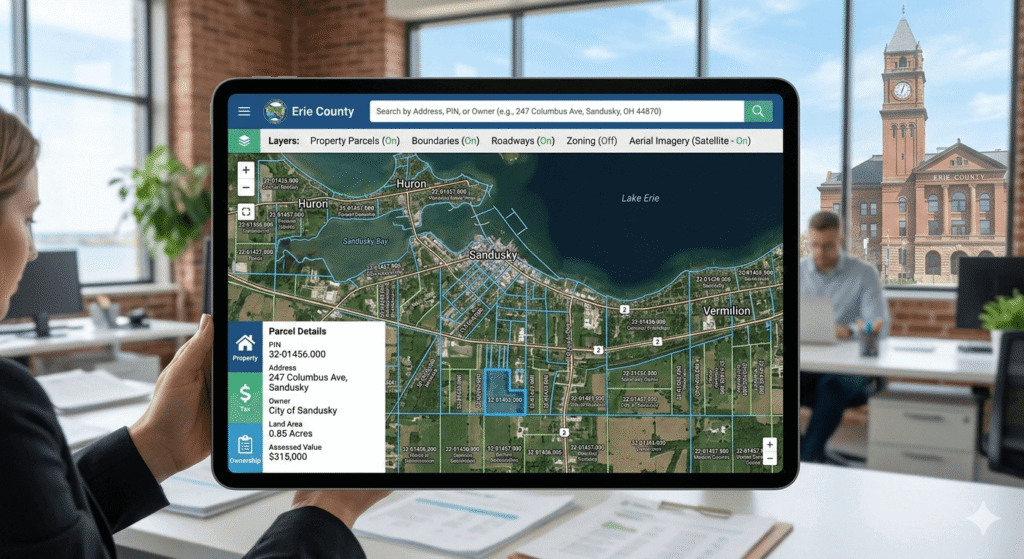Screen dimensions: 1024x559
Task: Show the Ownership tab
Action: click(x=245, y=448)
